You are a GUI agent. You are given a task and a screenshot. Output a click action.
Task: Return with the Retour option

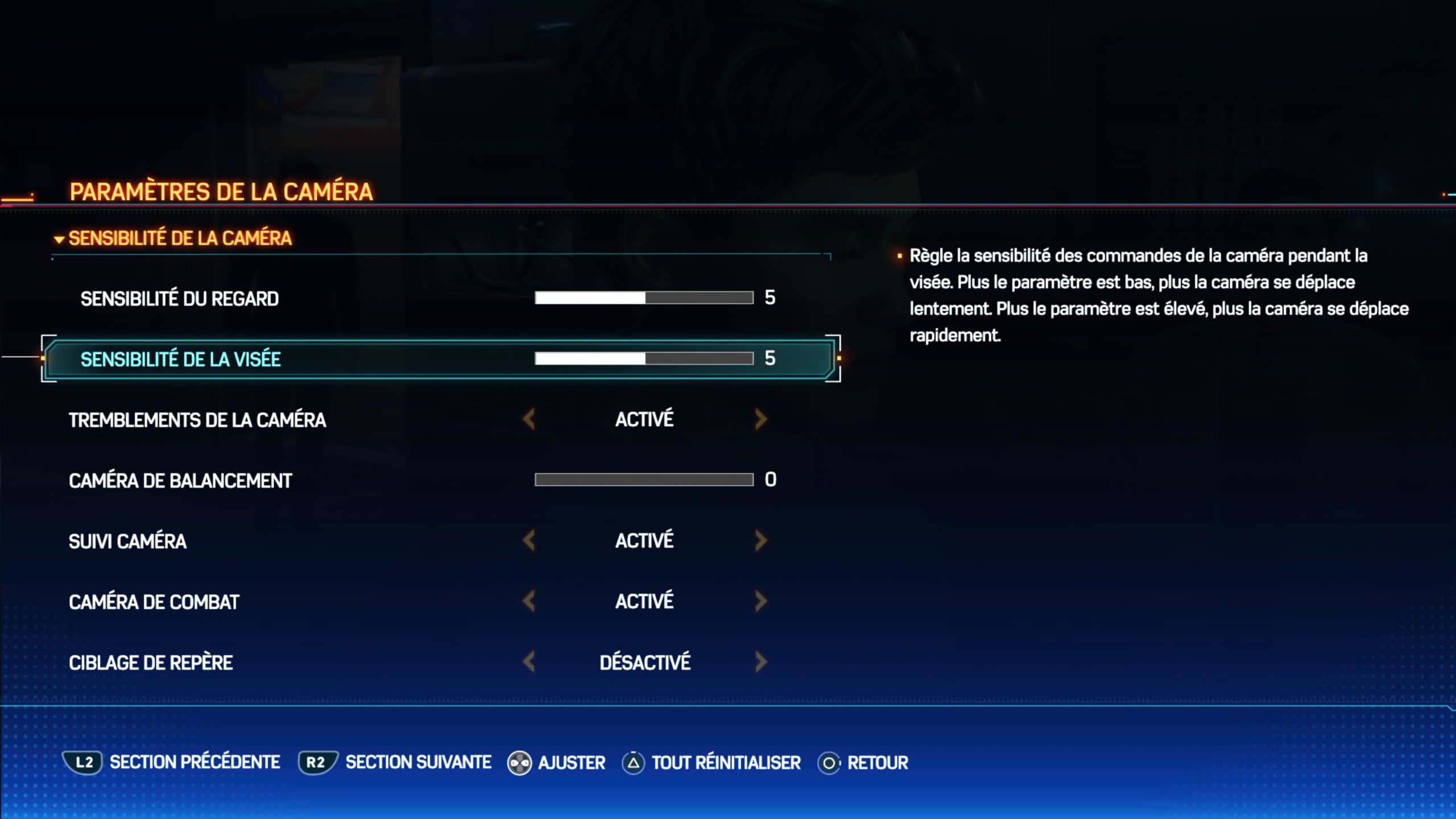pos(863,763)
